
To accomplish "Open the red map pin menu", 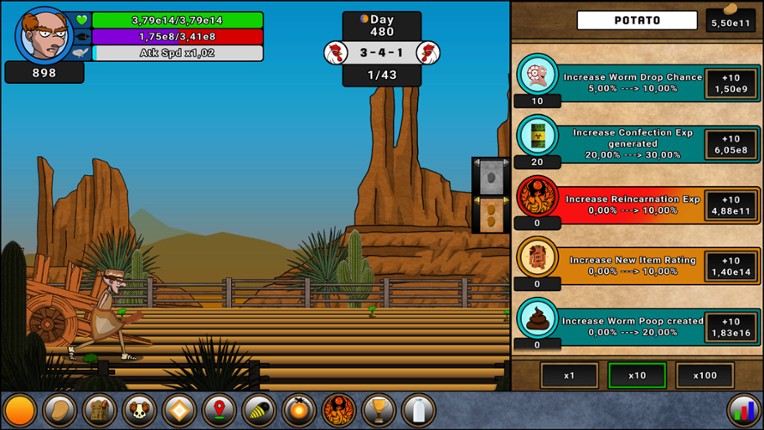I will click(x=219, y=410).
